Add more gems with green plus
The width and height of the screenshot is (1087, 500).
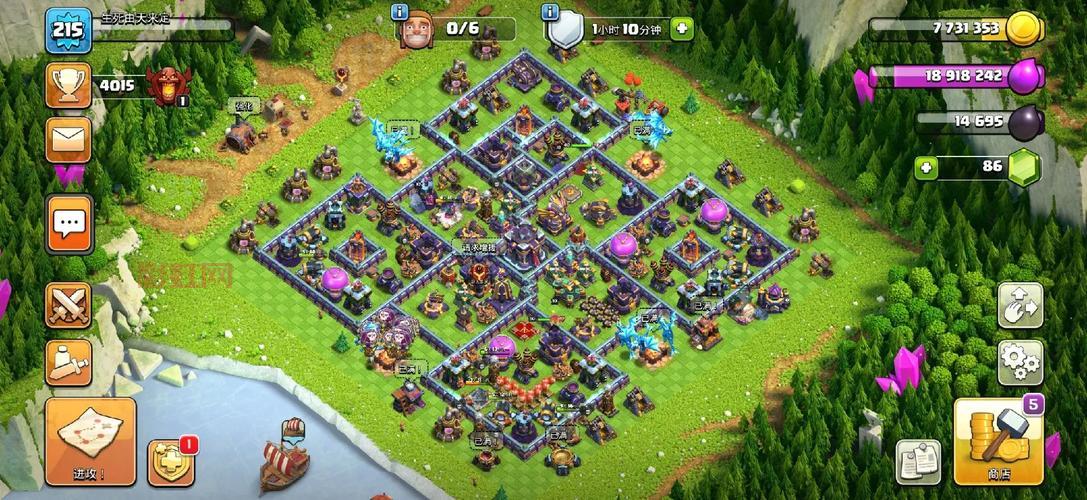pos(927,167)
